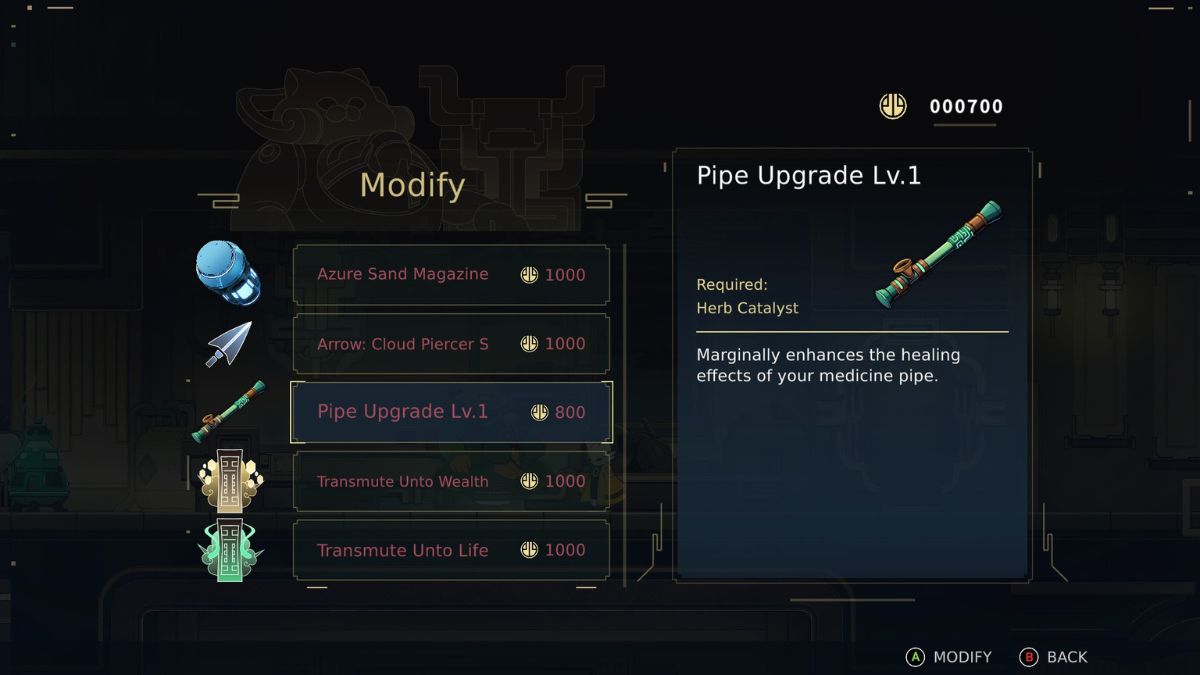Confirm with the MODIFY button label
The width and height of the screenshot is (1200, 675).
click(949, 657)
